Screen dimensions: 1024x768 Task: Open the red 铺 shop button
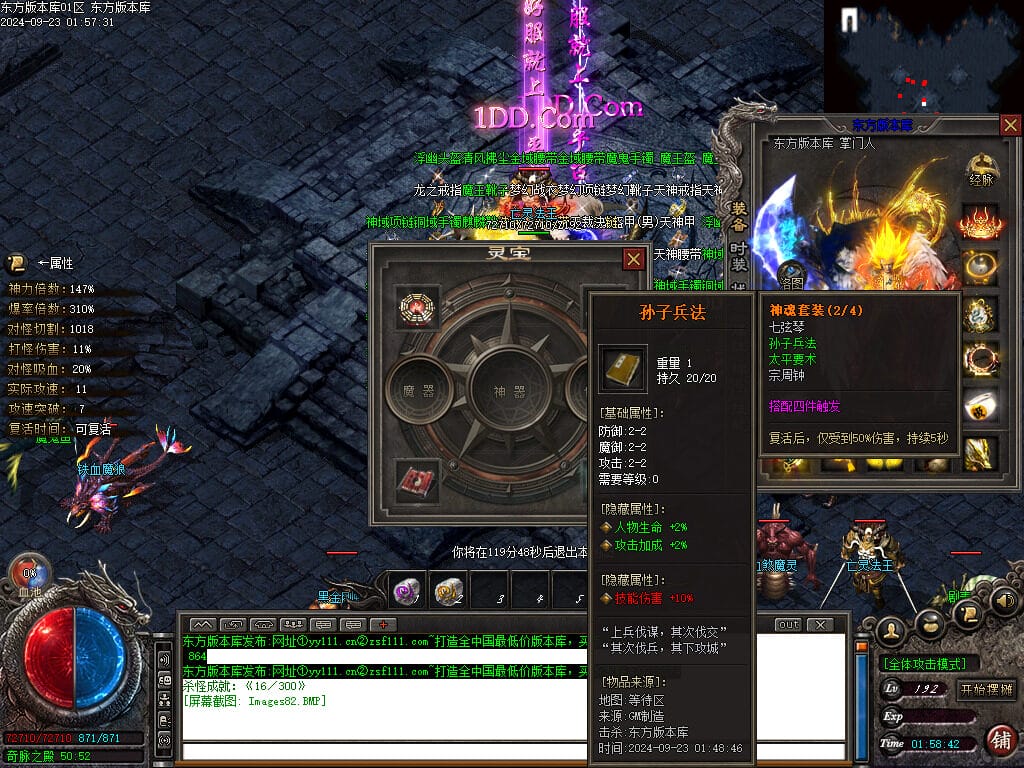[x=999, y=741]
